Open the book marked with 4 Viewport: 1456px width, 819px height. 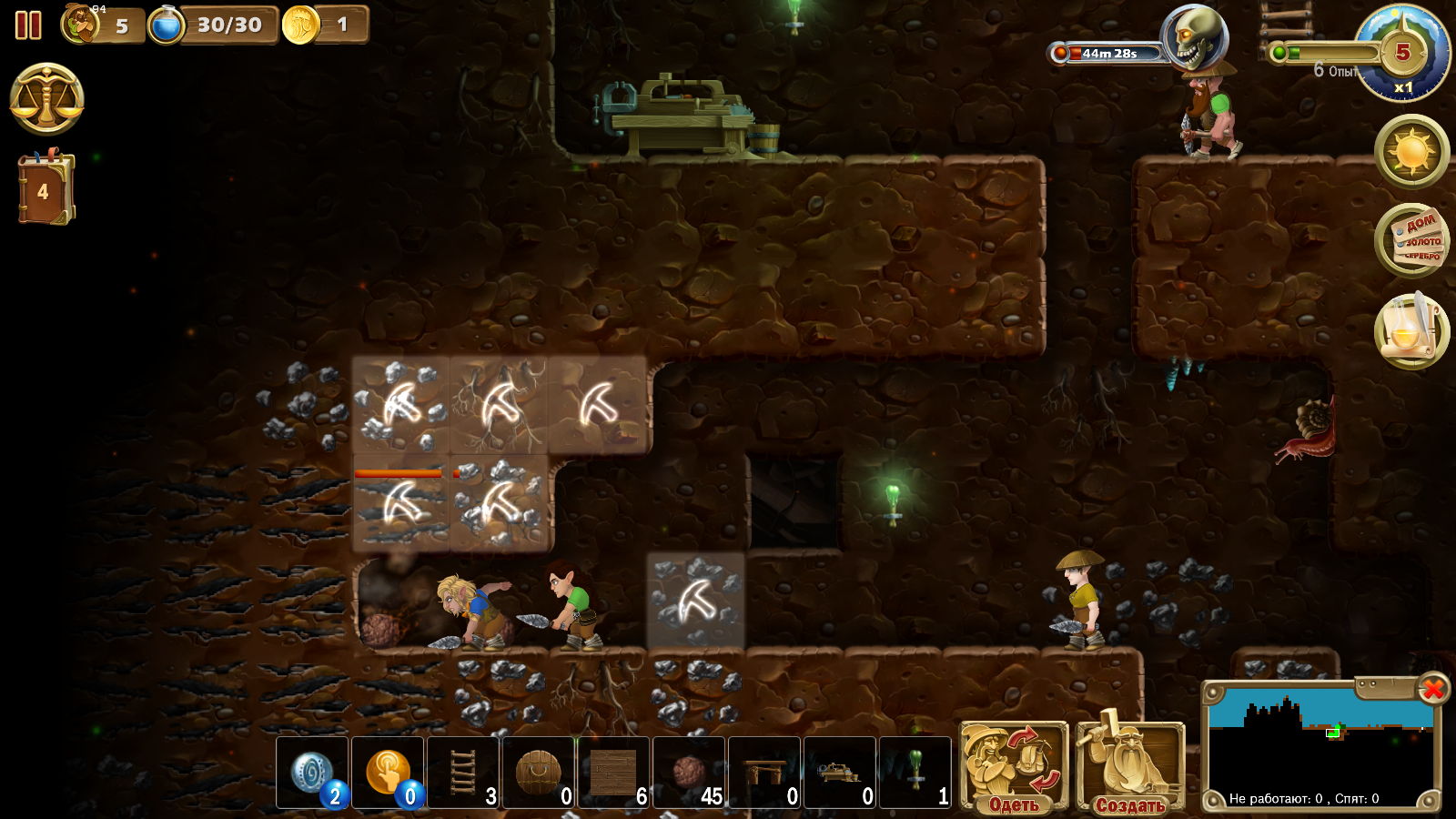45,189
